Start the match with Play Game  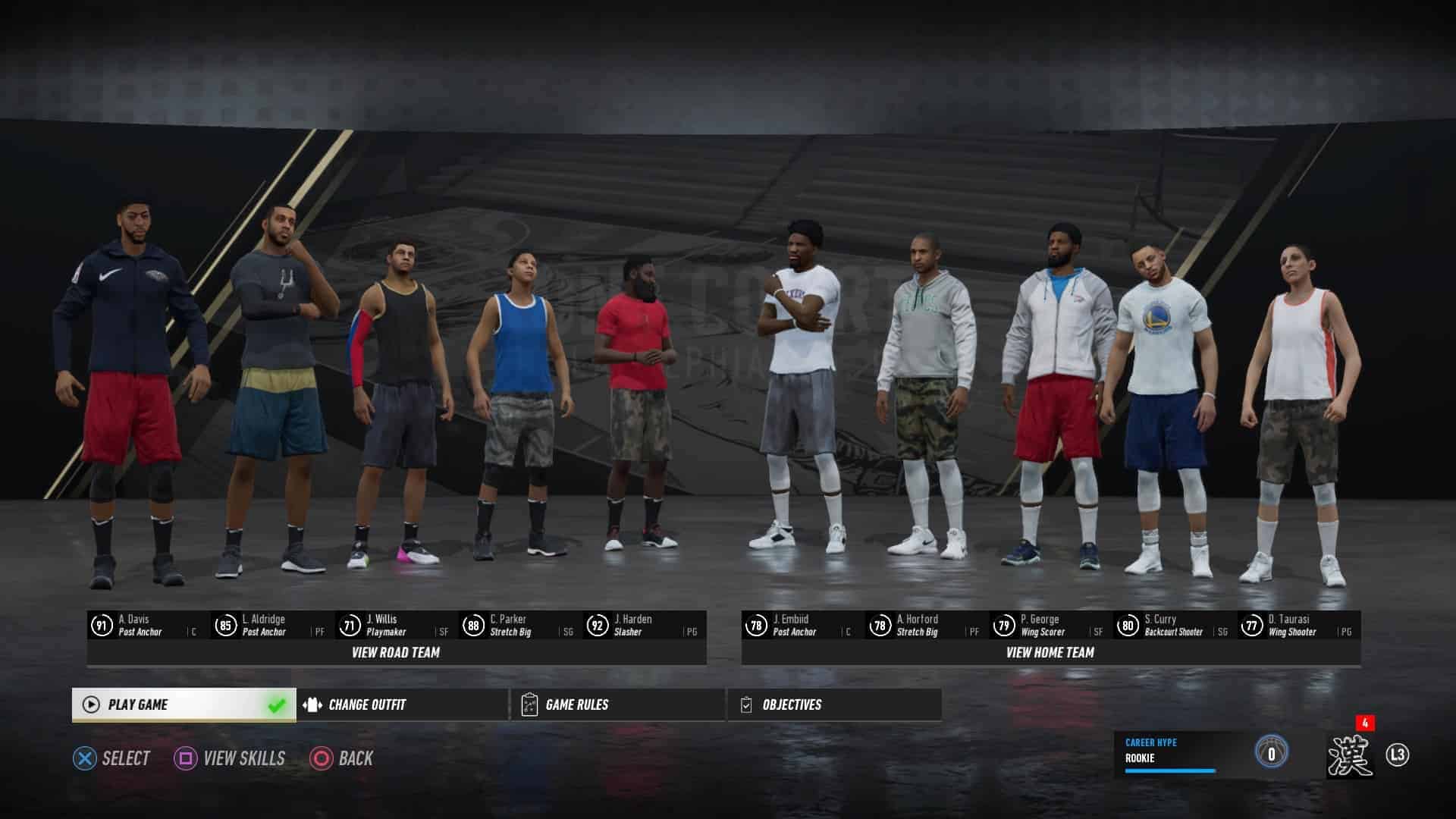(184, 704)
